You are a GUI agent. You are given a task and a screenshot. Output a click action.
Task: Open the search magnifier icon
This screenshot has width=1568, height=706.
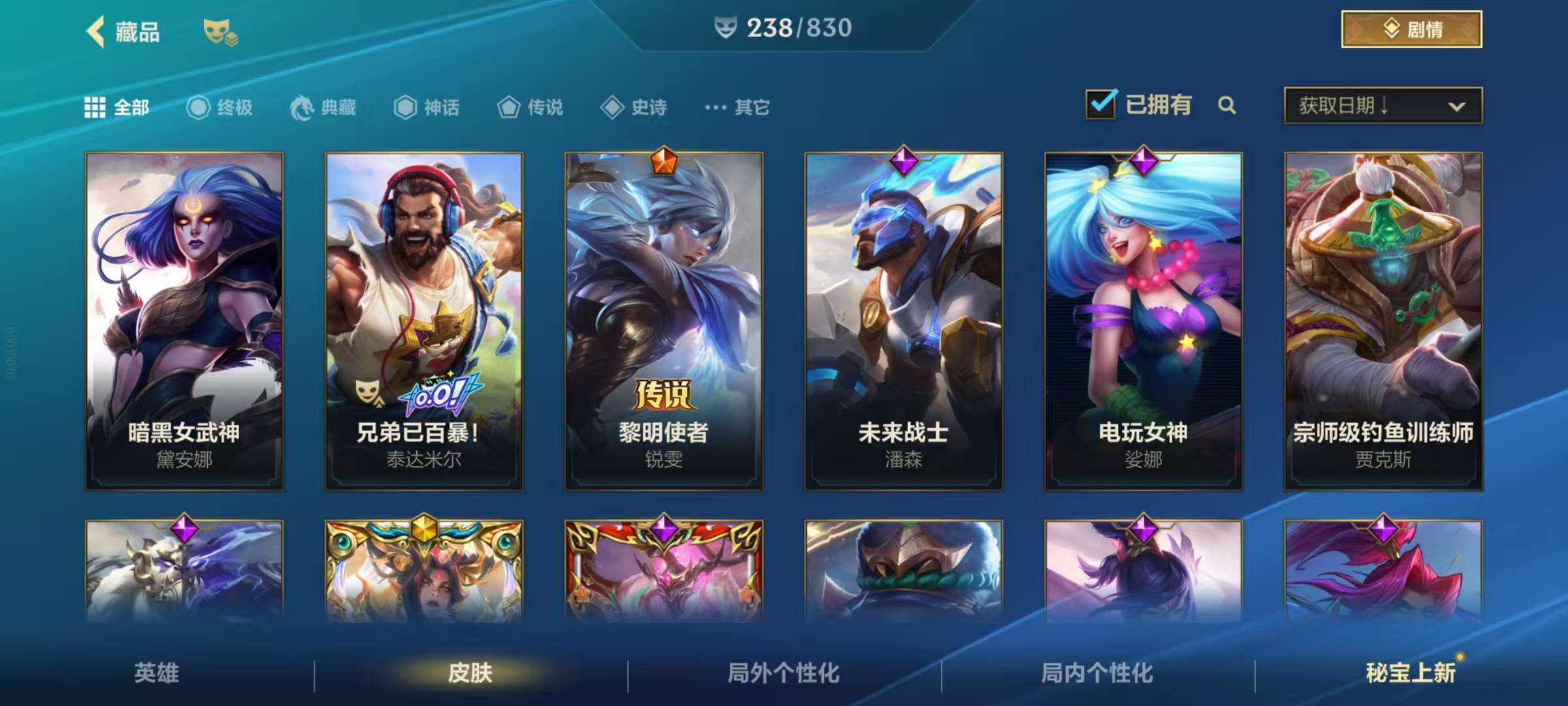(1227, 105)
